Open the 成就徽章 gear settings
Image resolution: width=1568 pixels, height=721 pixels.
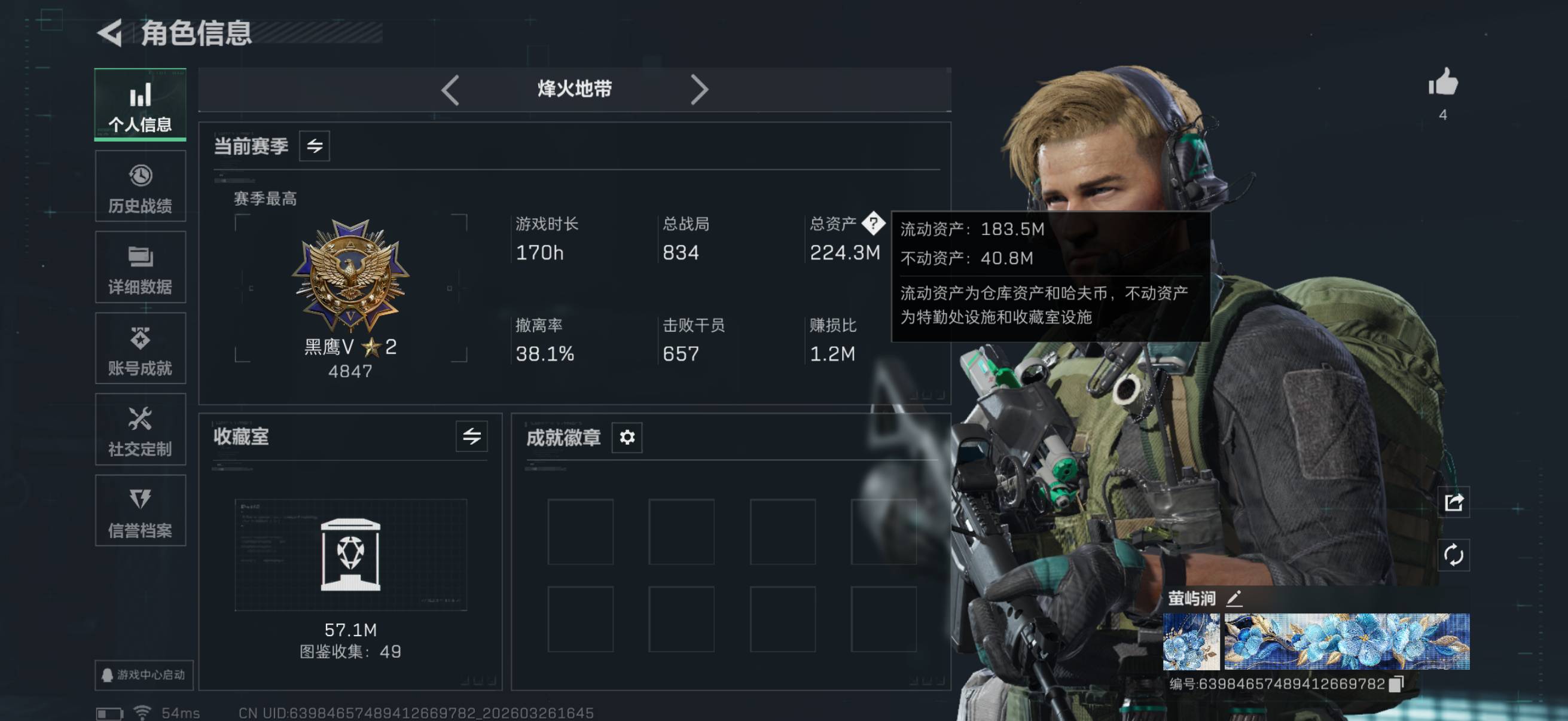[x=627, y=437]
